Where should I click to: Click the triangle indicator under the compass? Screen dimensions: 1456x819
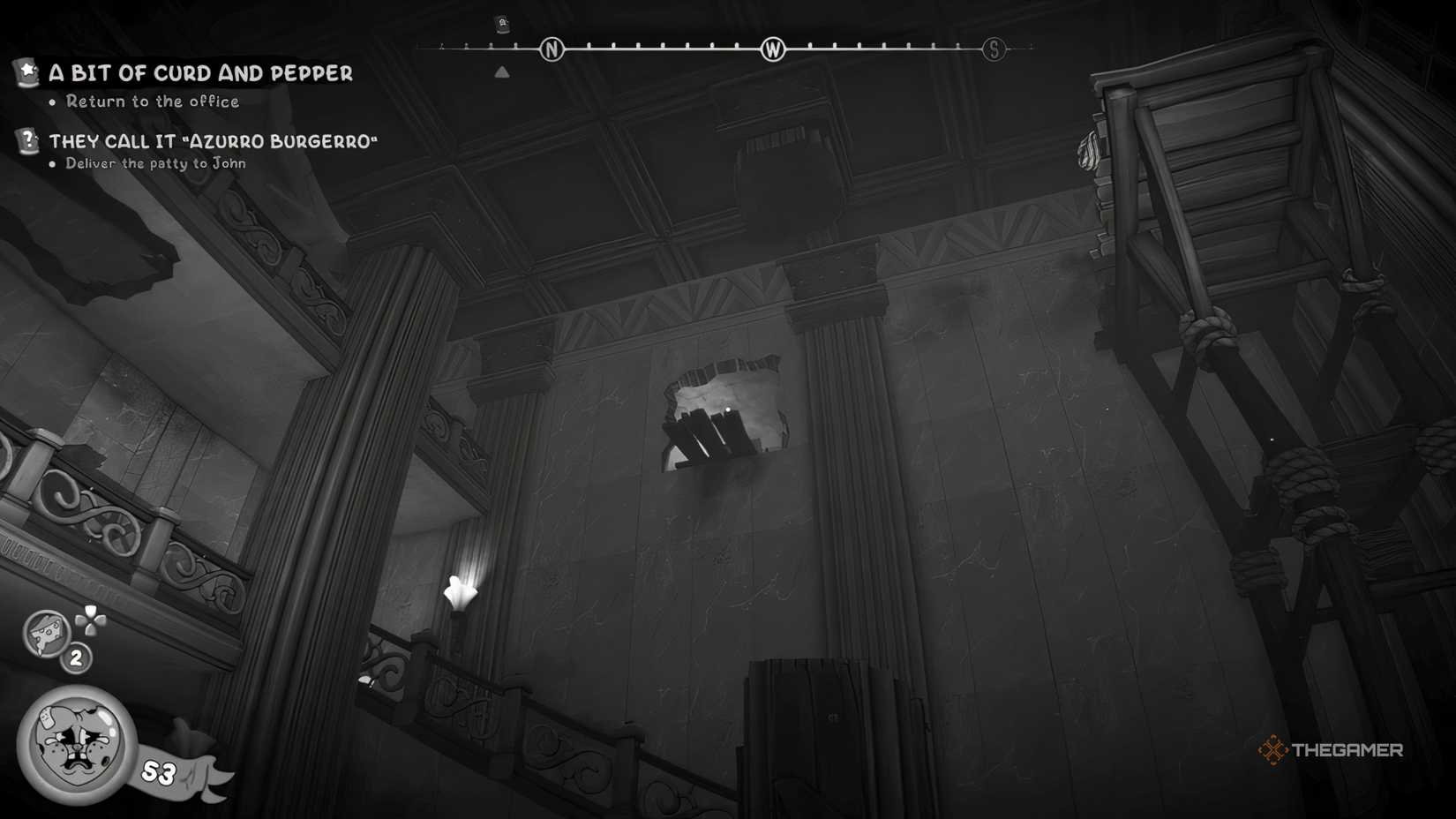(x=503, y=71)
